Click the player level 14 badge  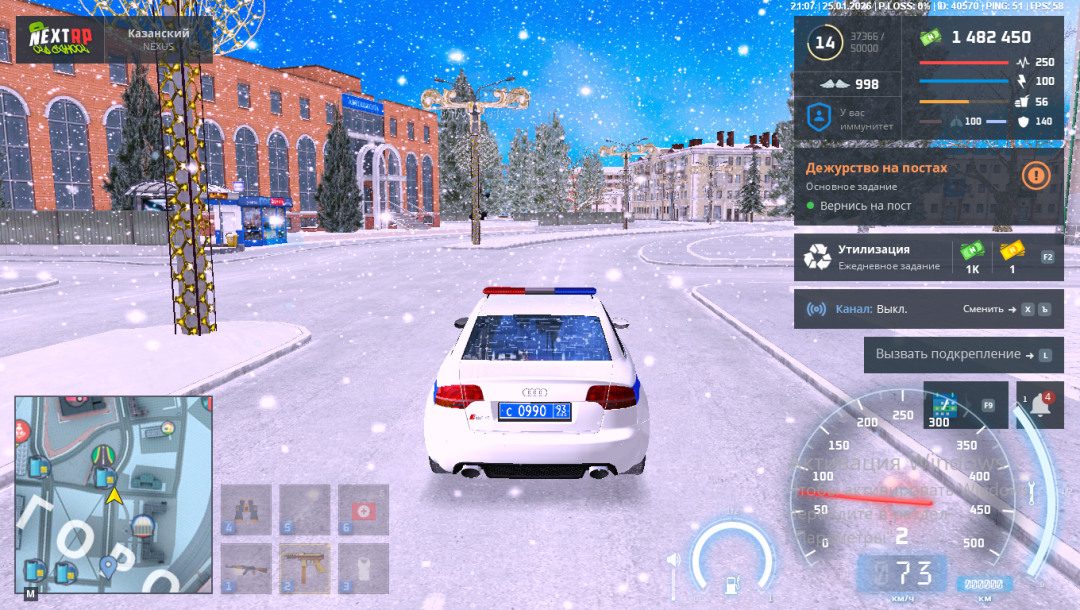825,43
